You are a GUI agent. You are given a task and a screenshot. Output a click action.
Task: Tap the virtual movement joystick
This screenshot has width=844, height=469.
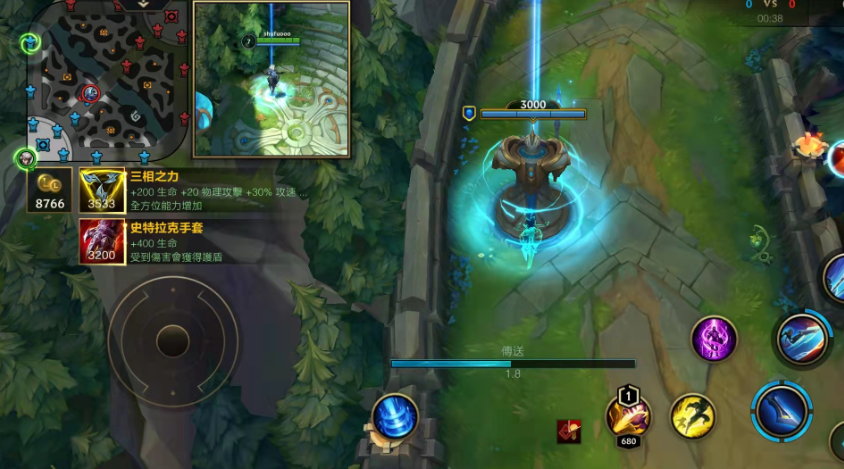173,341
